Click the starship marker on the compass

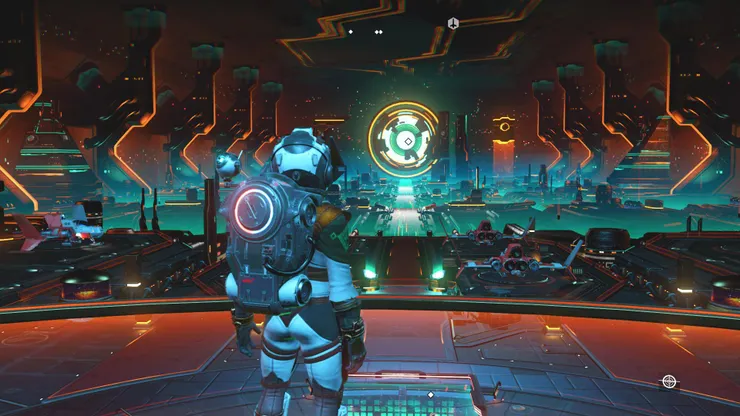click(453, 23)
